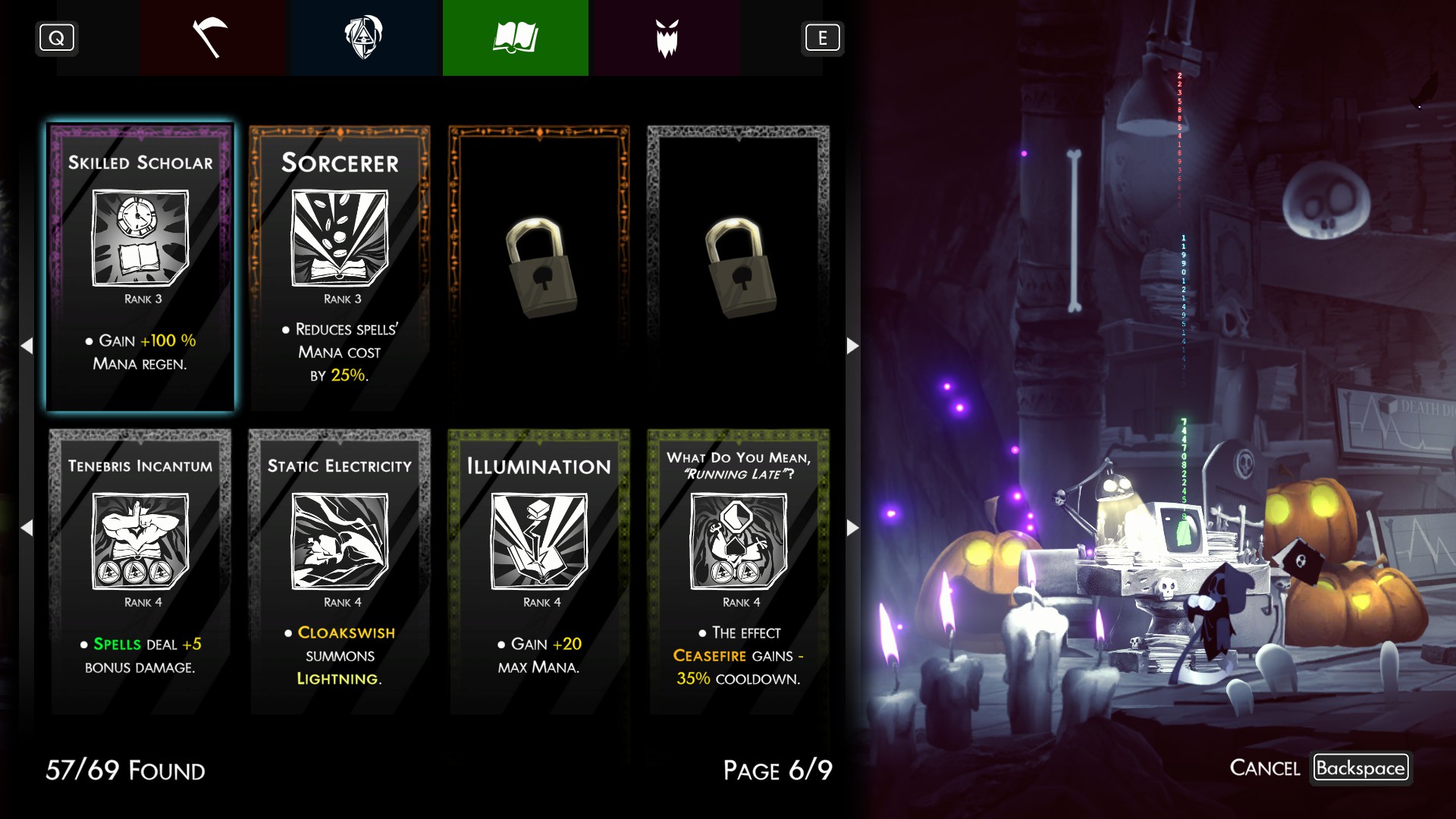
Task: Go to previous page using top left arrow
Action: point(27,346)
